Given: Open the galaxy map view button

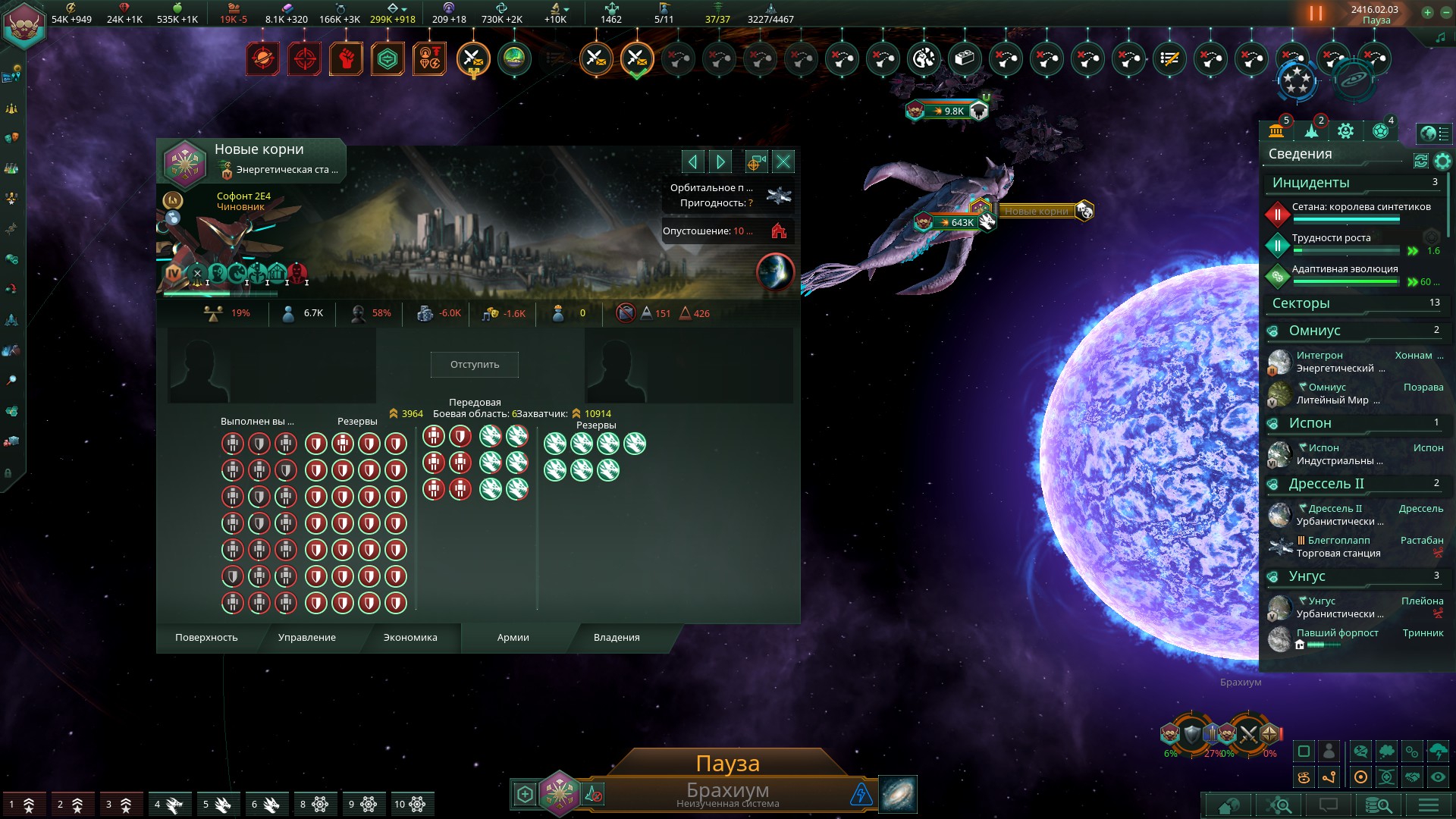Looking at the screenshot, I should [x=898, y=794].
